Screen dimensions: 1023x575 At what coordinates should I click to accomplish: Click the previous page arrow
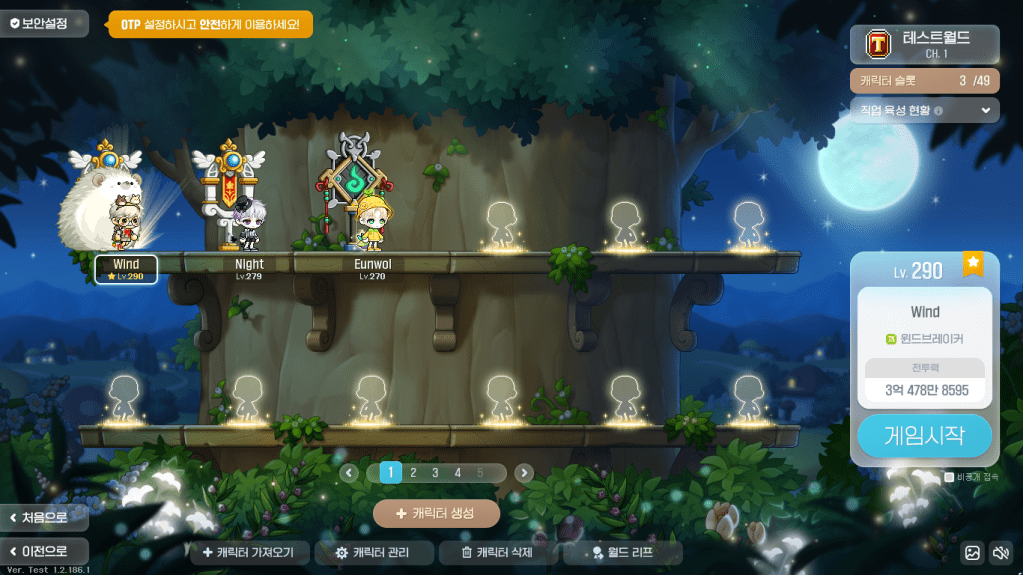point(349,473)
